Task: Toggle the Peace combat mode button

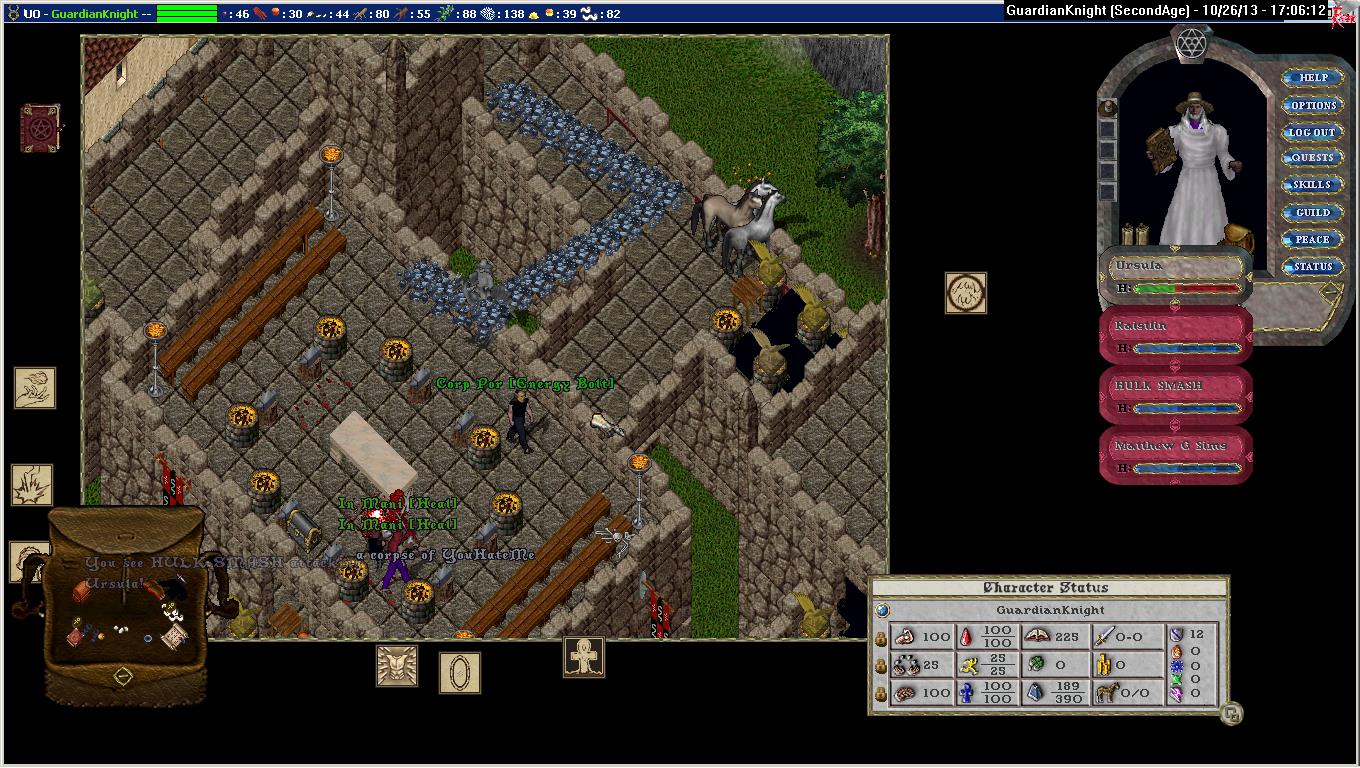Action: (1312, 239)
